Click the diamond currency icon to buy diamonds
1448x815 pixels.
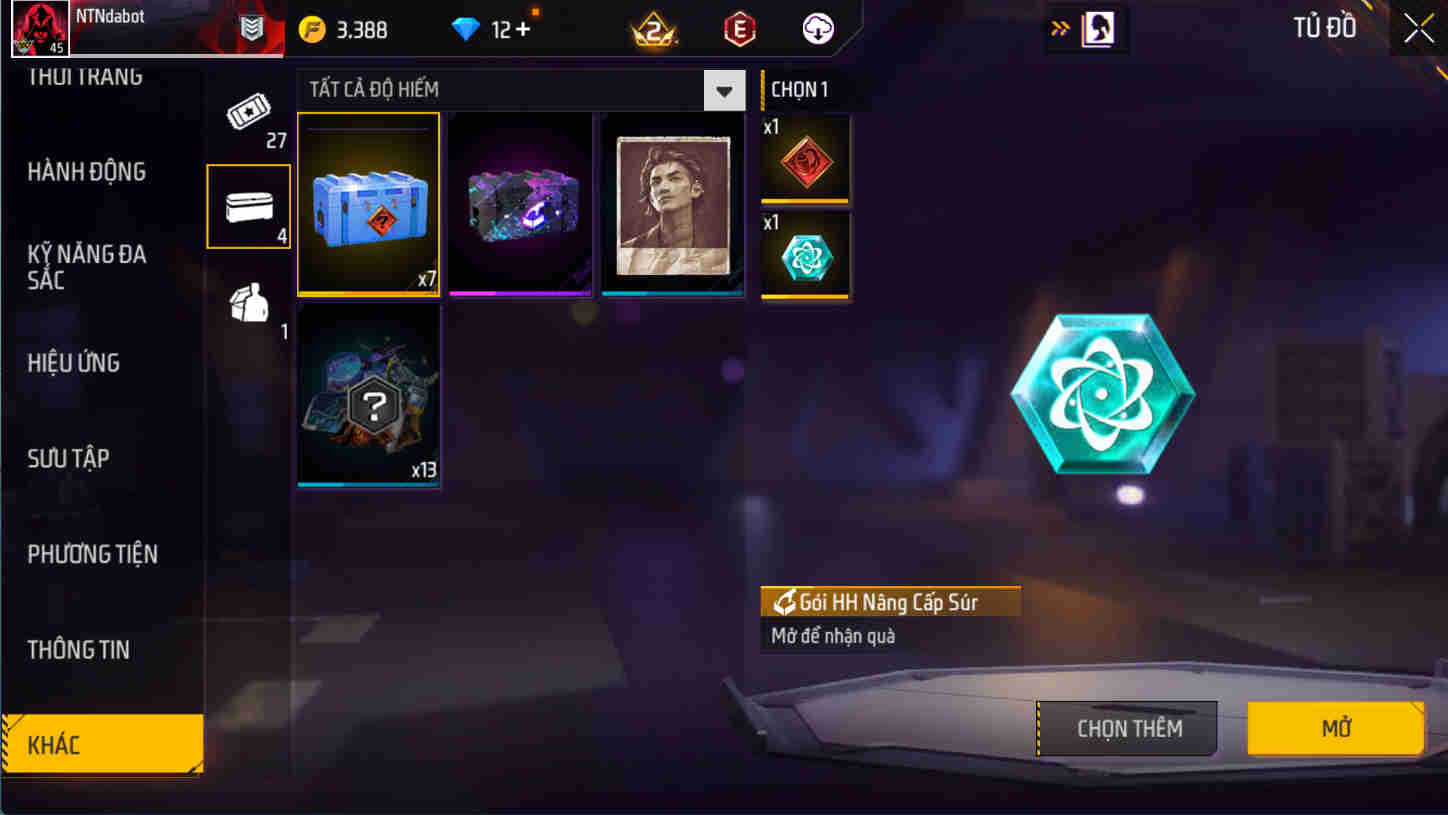click(483, 29)
